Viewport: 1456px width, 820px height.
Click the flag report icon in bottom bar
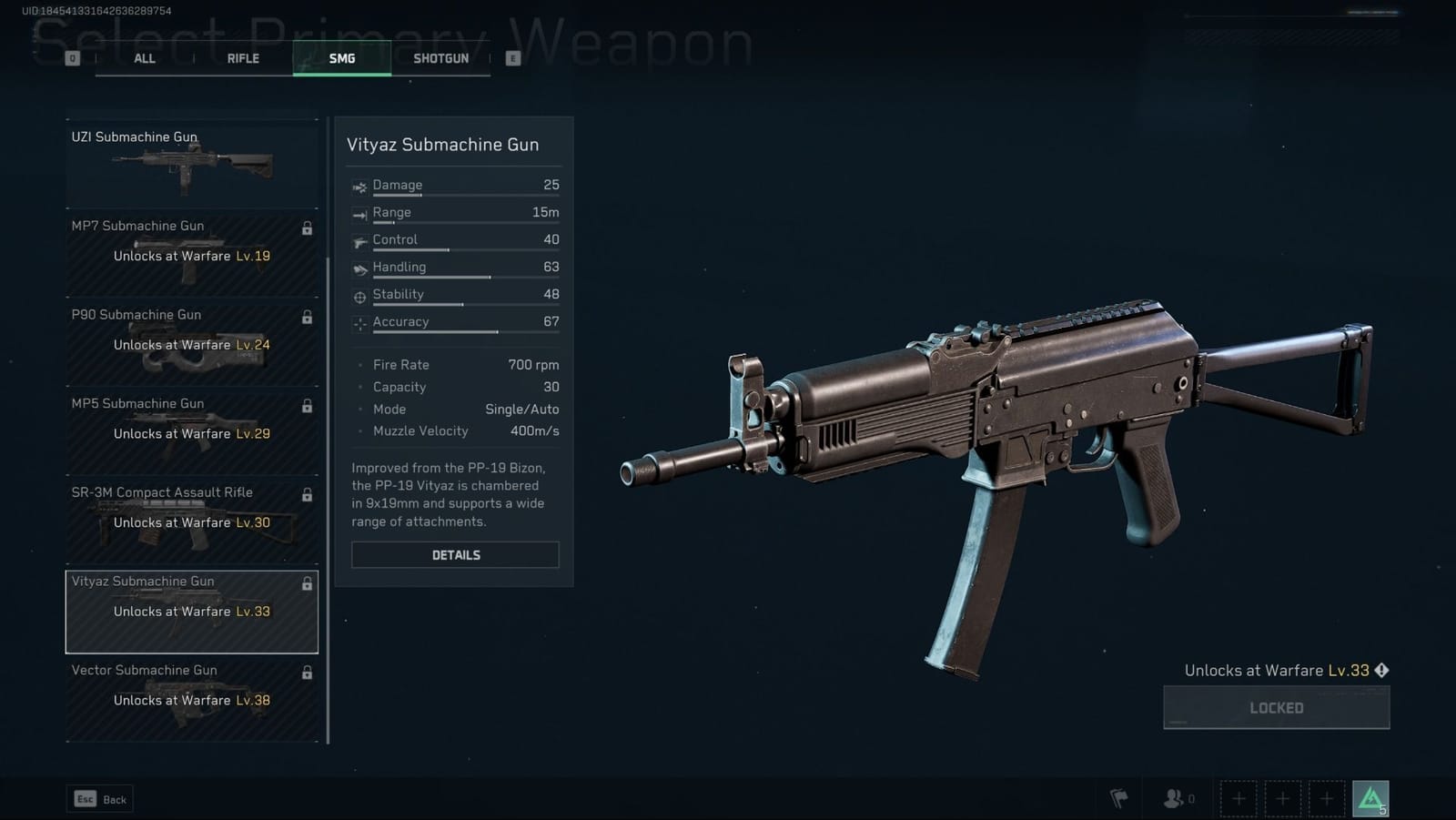coord(1119,797)
